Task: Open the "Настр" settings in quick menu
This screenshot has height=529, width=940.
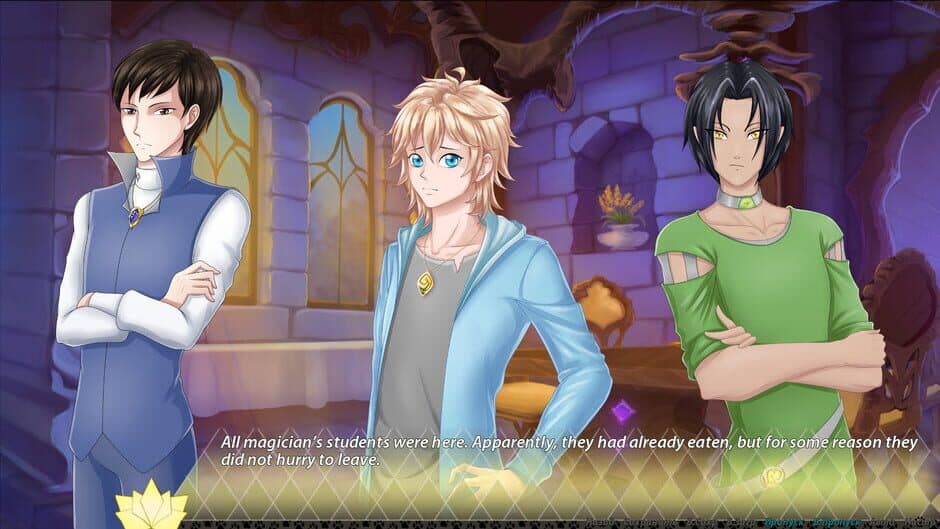Action: 921,523
